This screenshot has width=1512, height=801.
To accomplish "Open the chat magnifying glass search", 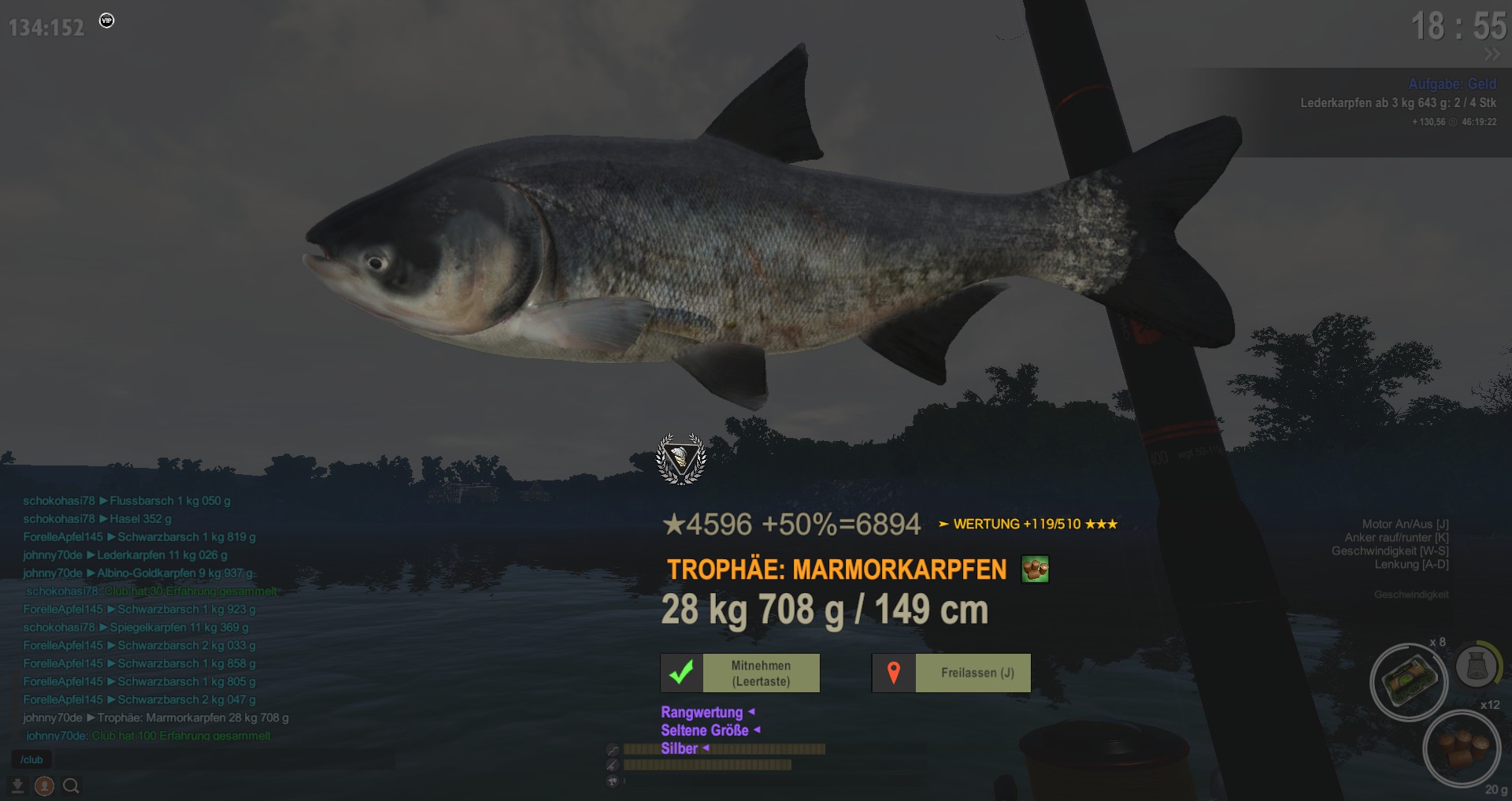I will click(x=71, y=786).
